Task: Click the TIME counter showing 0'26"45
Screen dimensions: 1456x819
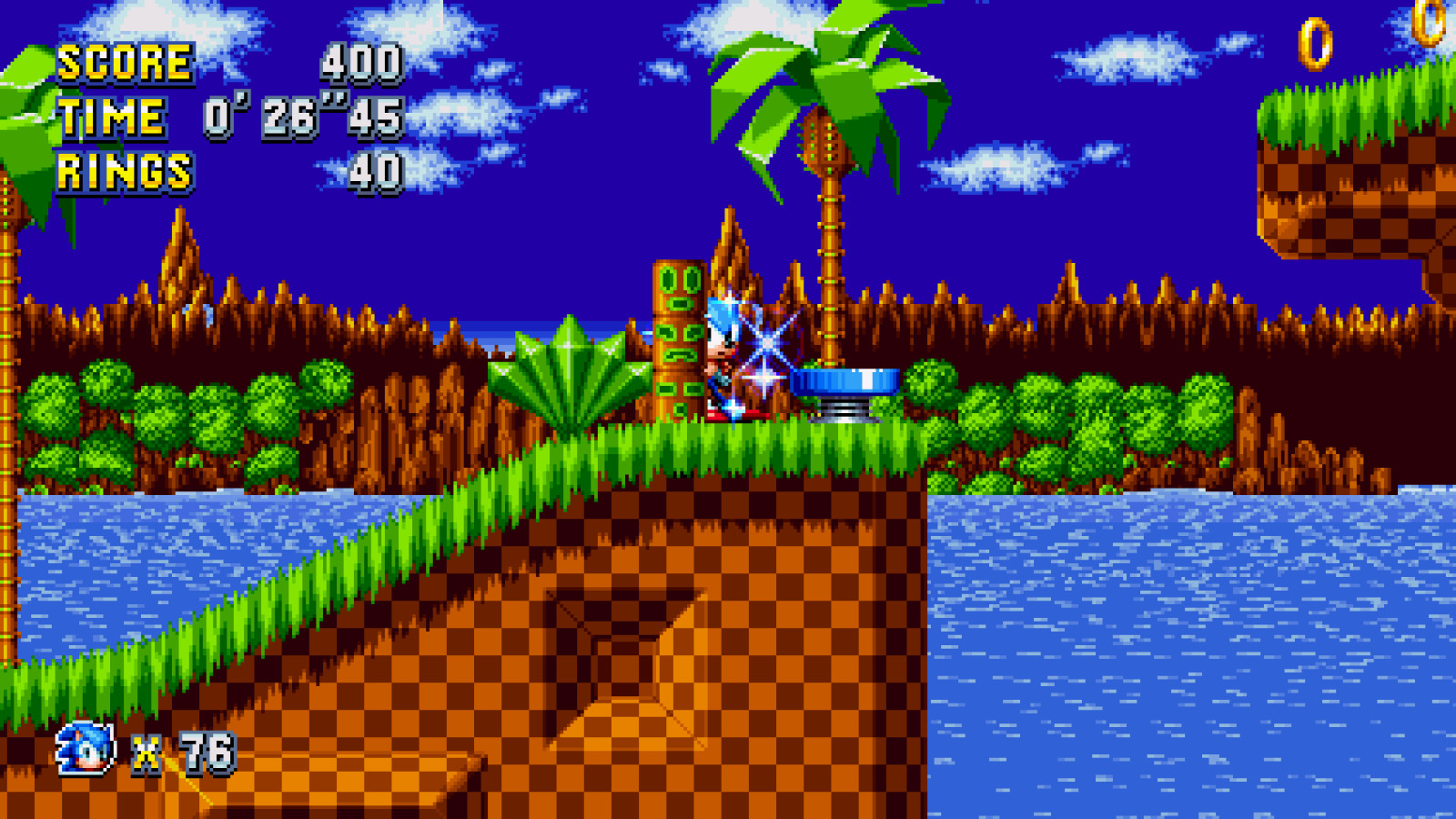Action: tap(300, 116)
